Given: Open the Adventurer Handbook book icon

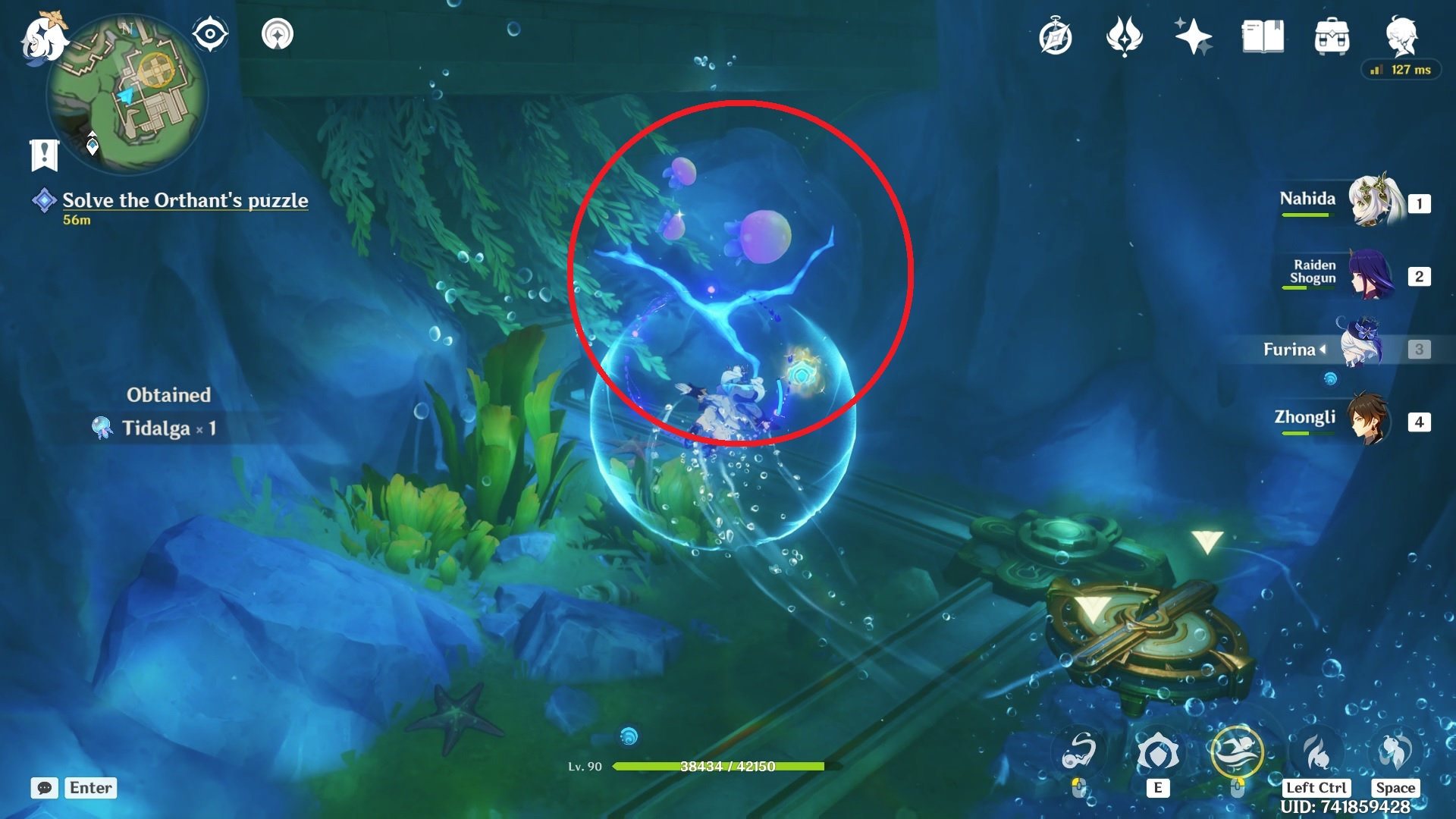Looking at the screenshot, I should (x=1263, y=36).
